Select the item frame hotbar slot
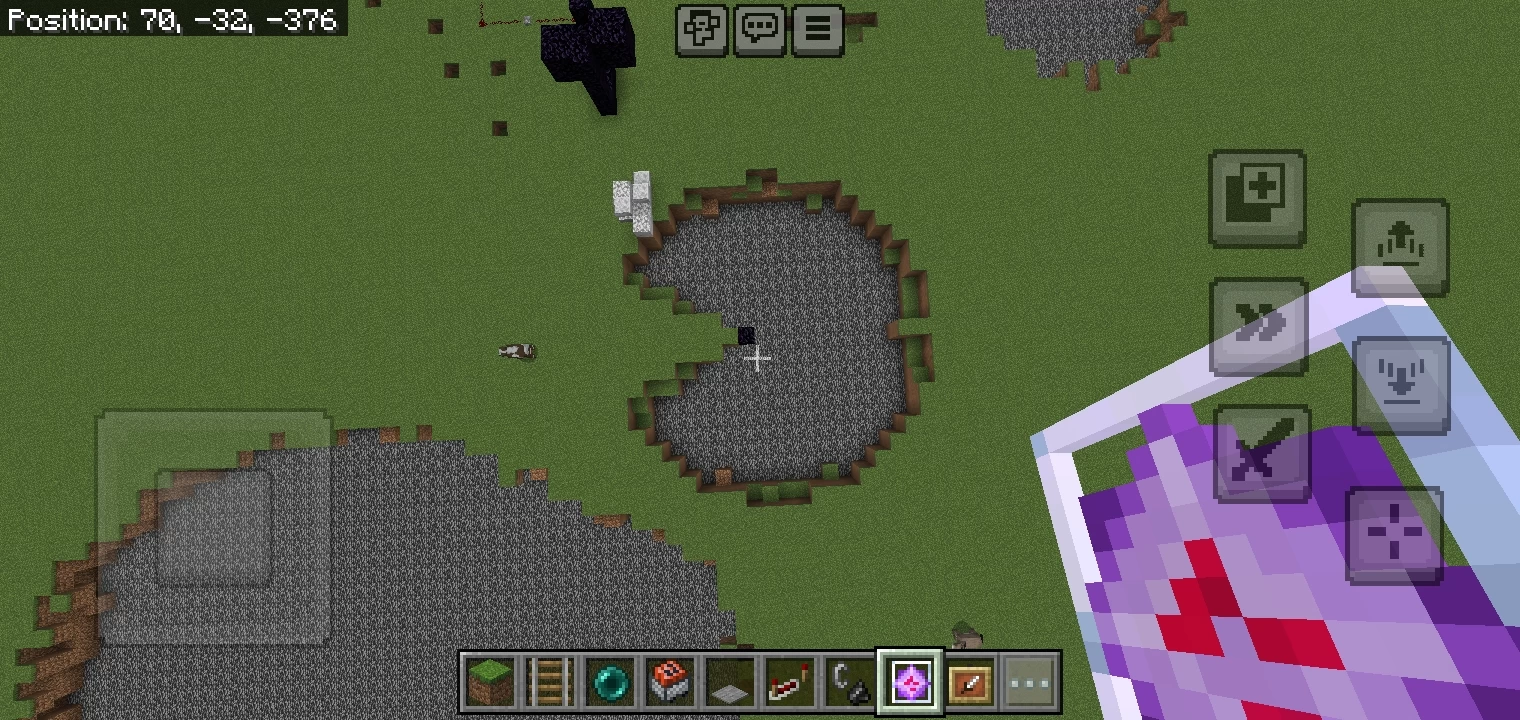 [x=970, y=683]
